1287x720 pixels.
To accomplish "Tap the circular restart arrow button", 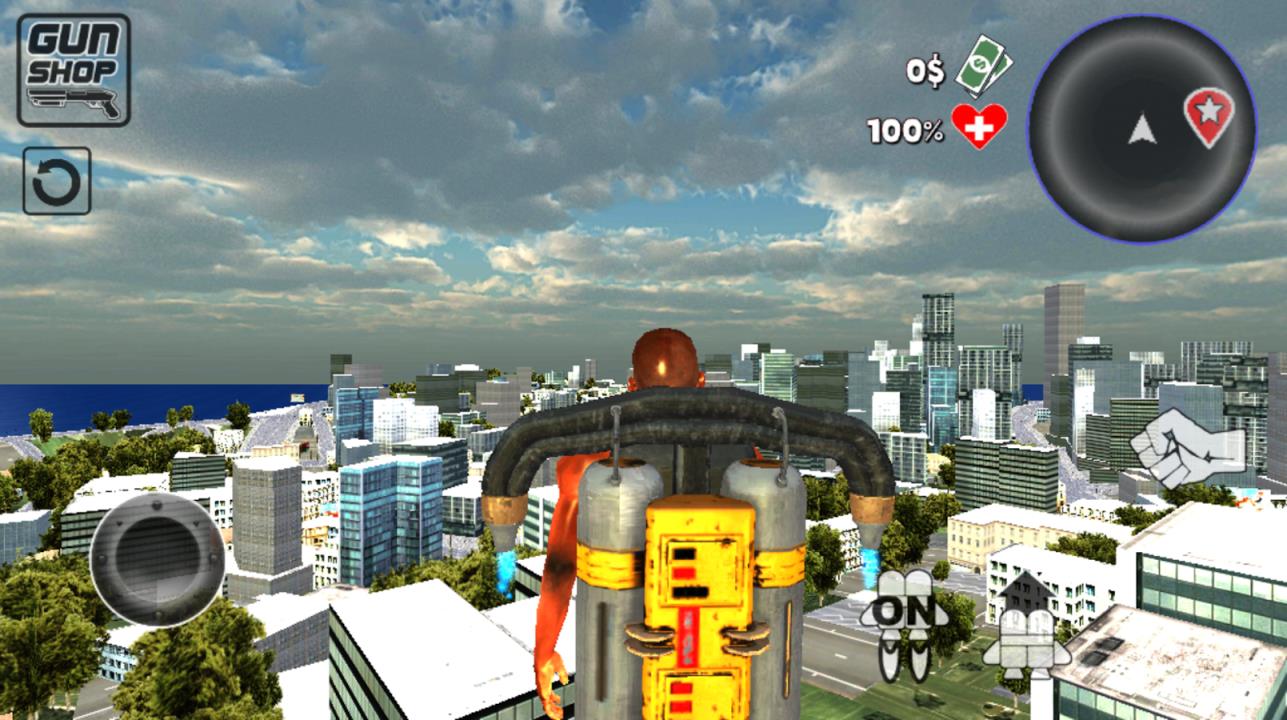I will click(x=57, y=182).
